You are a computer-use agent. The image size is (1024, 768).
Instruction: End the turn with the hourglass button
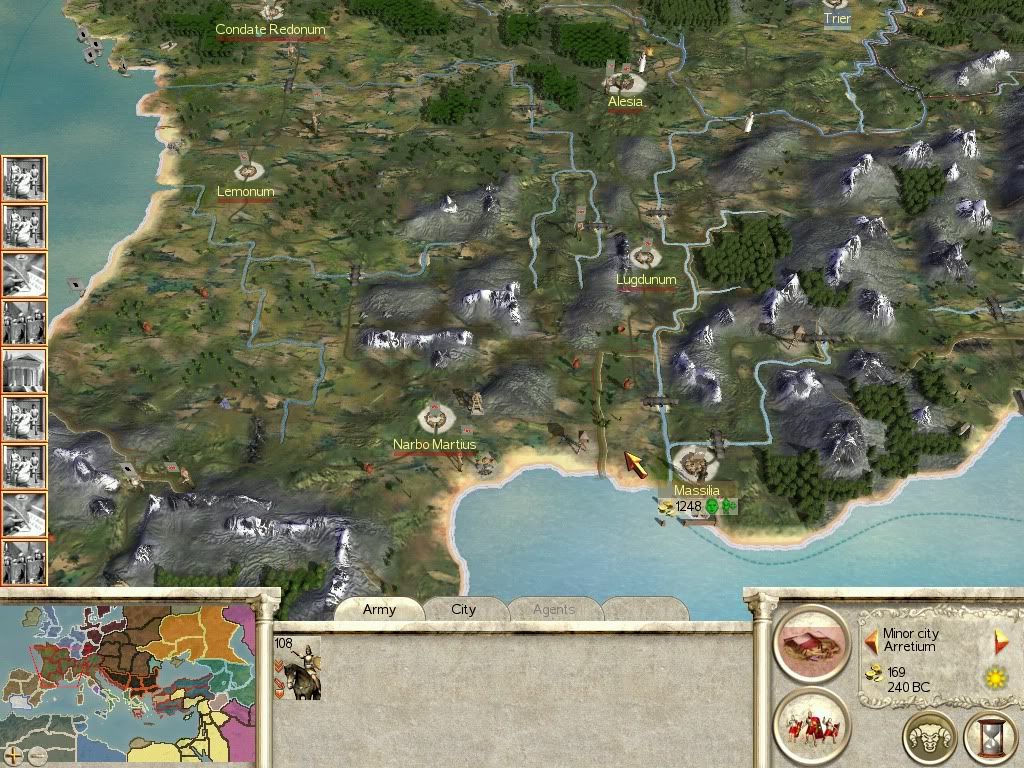[989, 738]
